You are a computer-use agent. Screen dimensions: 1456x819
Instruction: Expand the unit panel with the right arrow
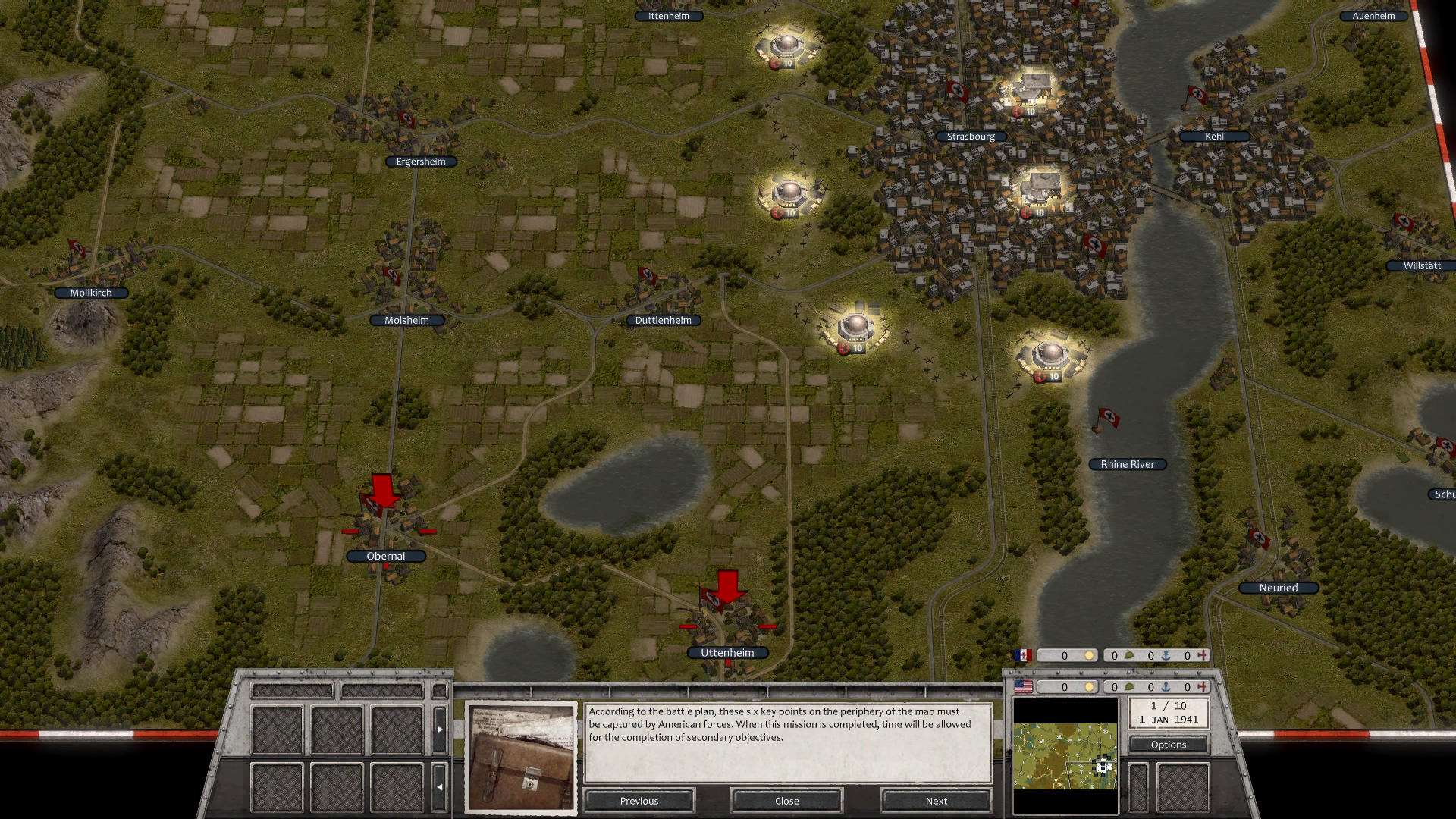[440, 730]
